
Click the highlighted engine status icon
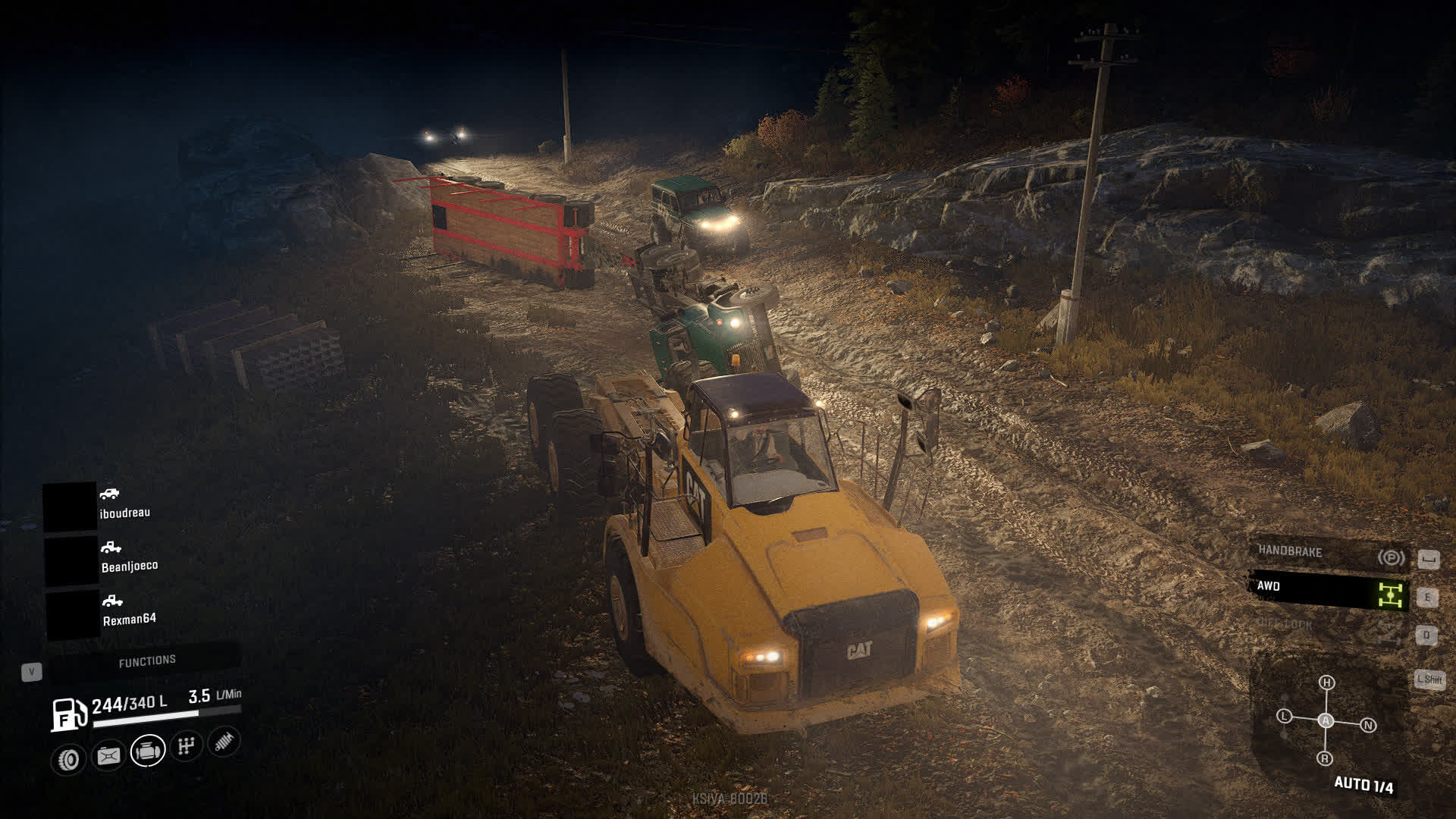148,751
